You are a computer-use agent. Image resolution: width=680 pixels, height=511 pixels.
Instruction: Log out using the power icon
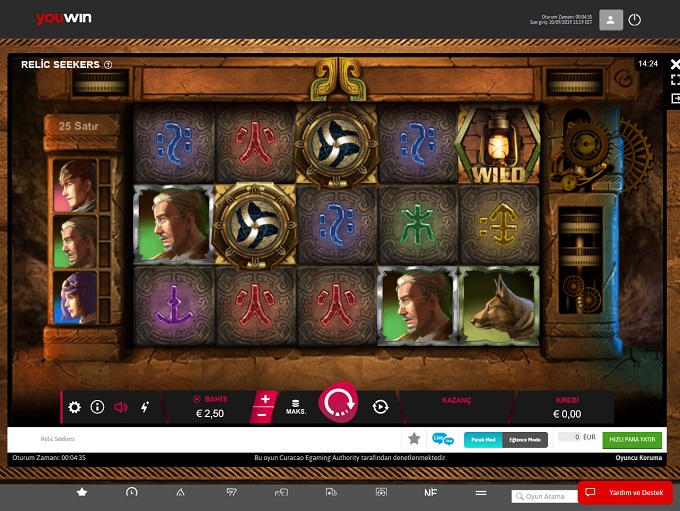635,20
